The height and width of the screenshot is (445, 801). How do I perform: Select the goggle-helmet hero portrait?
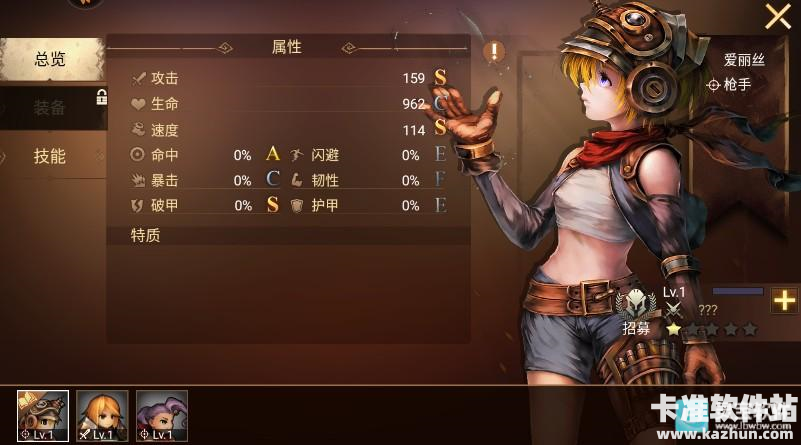coord(43,415)
